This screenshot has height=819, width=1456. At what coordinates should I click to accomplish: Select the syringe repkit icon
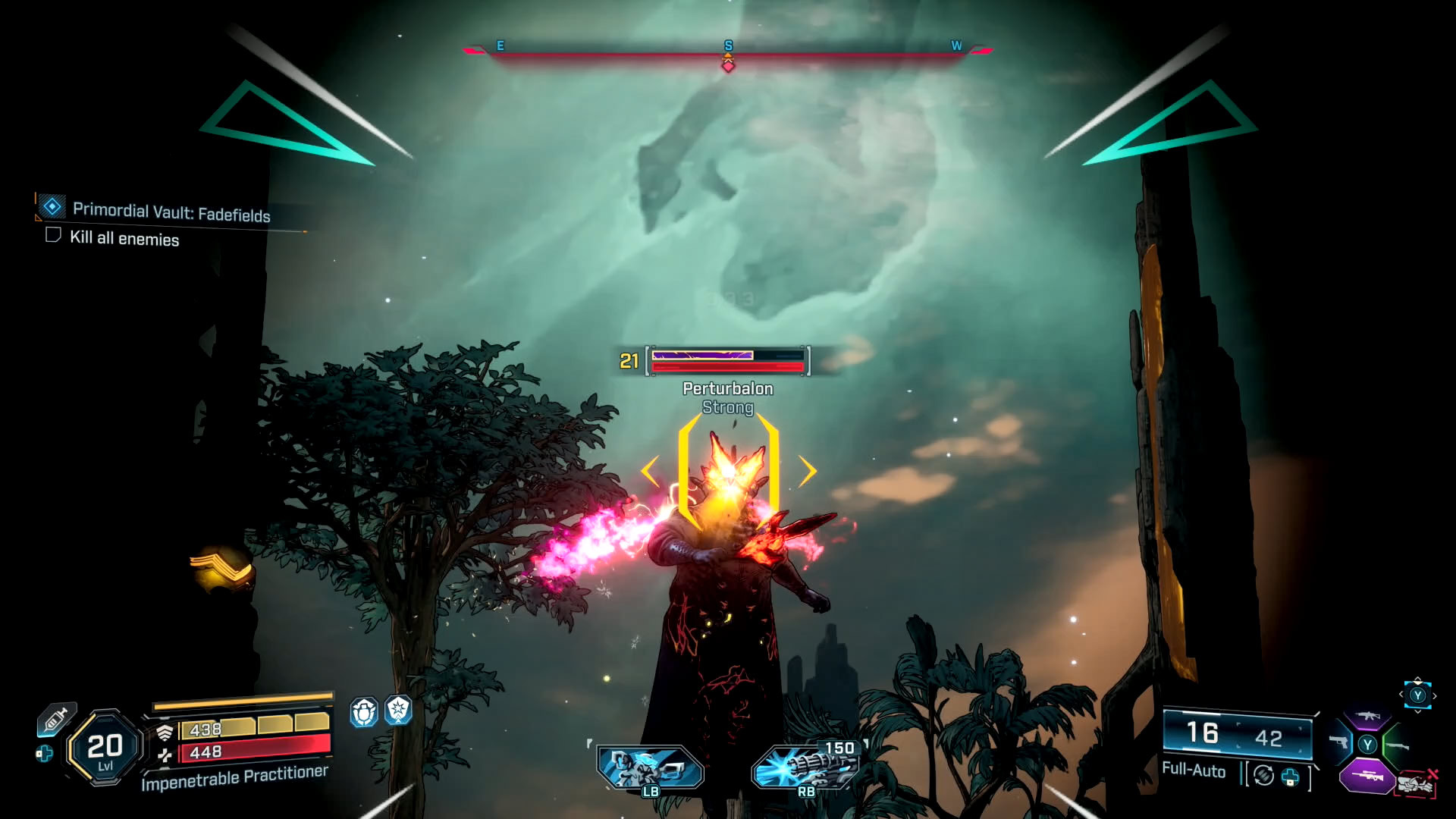tap(56, 719)
